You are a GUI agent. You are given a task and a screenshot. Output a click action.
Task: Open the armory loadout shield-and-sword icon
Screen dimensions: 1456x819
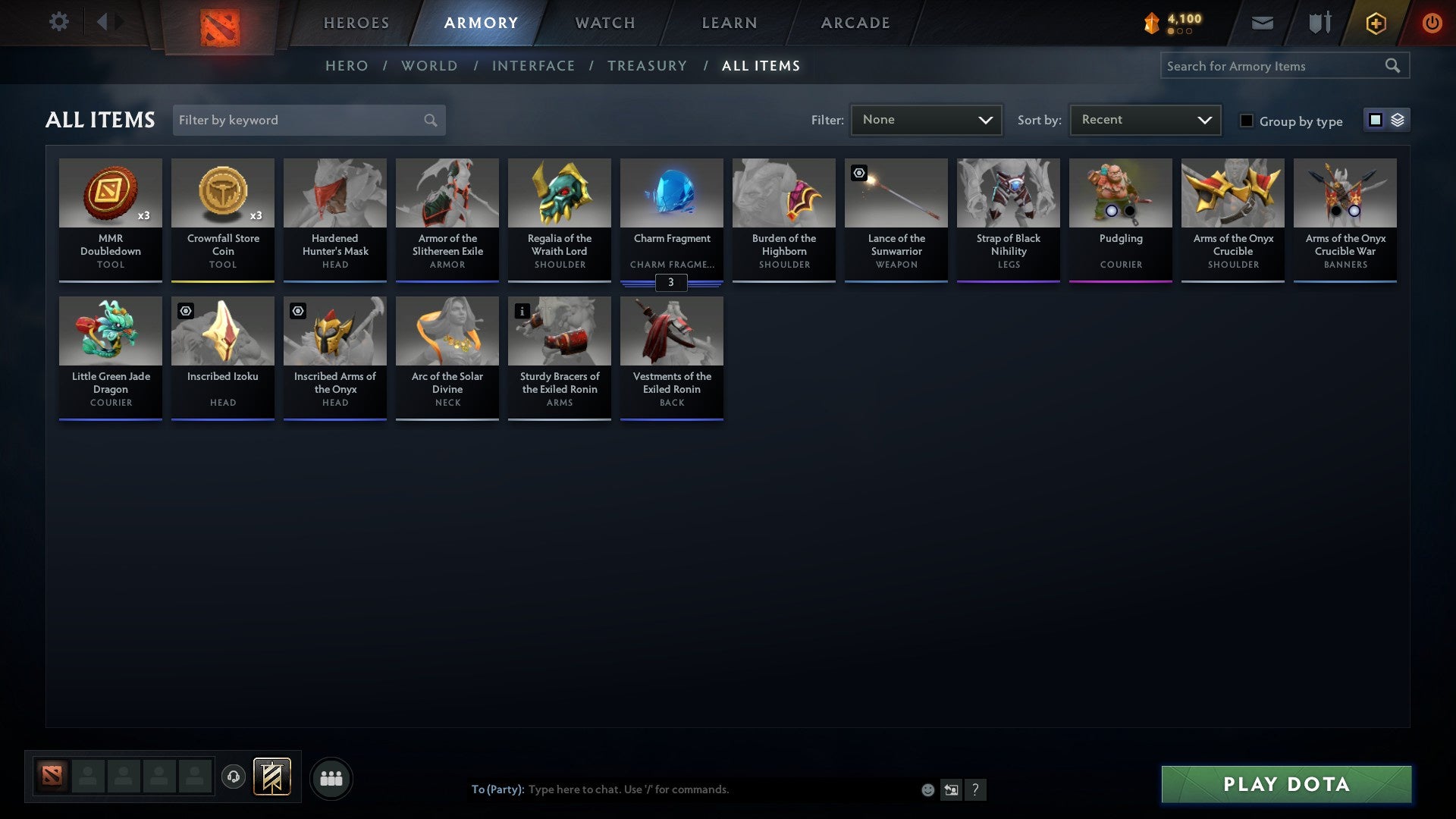(x=1319, y=23)
